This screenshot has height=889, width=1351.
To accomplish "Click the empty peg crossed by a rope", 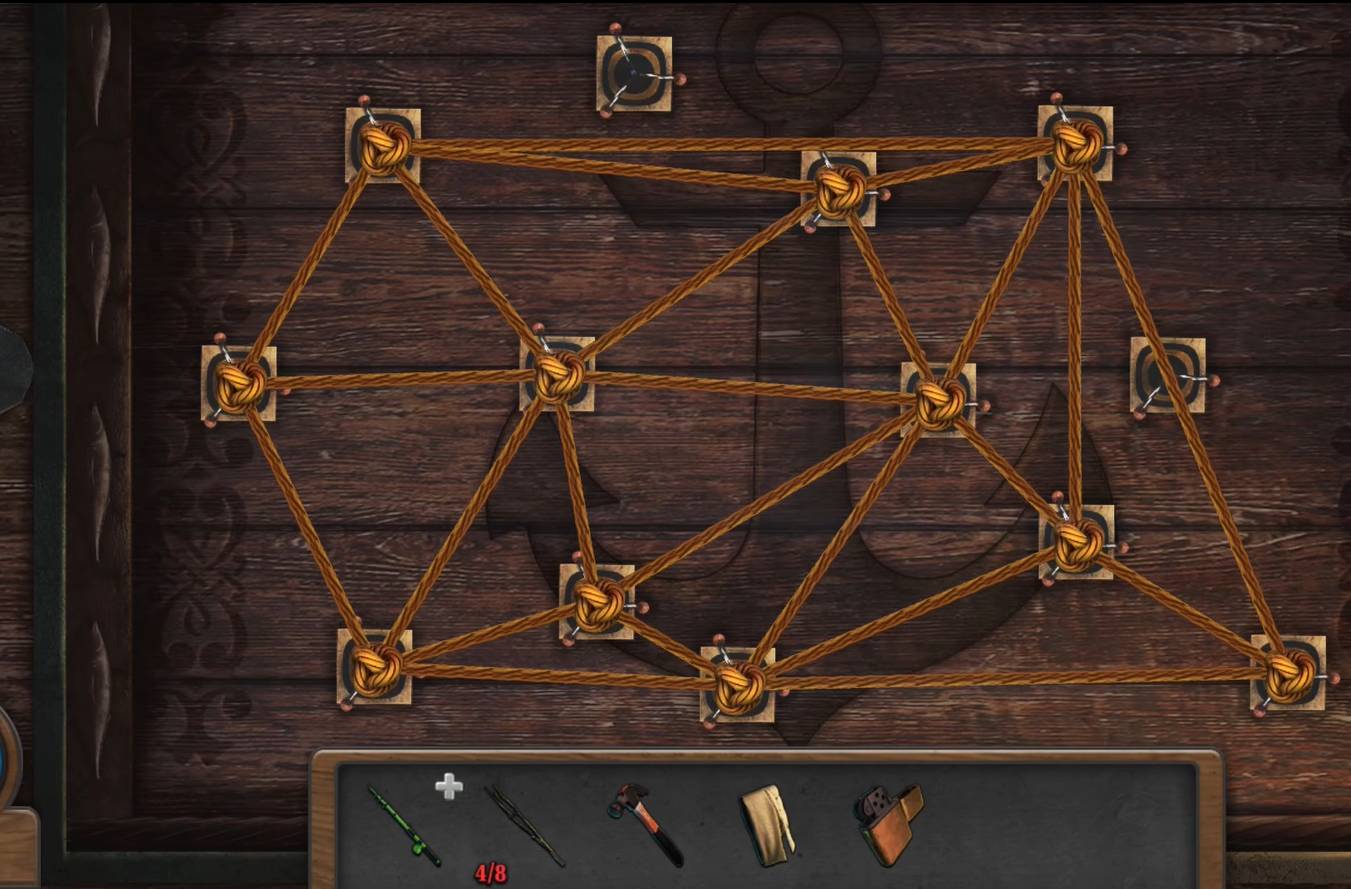I will pyautogui.click(x=1167, y=375).
